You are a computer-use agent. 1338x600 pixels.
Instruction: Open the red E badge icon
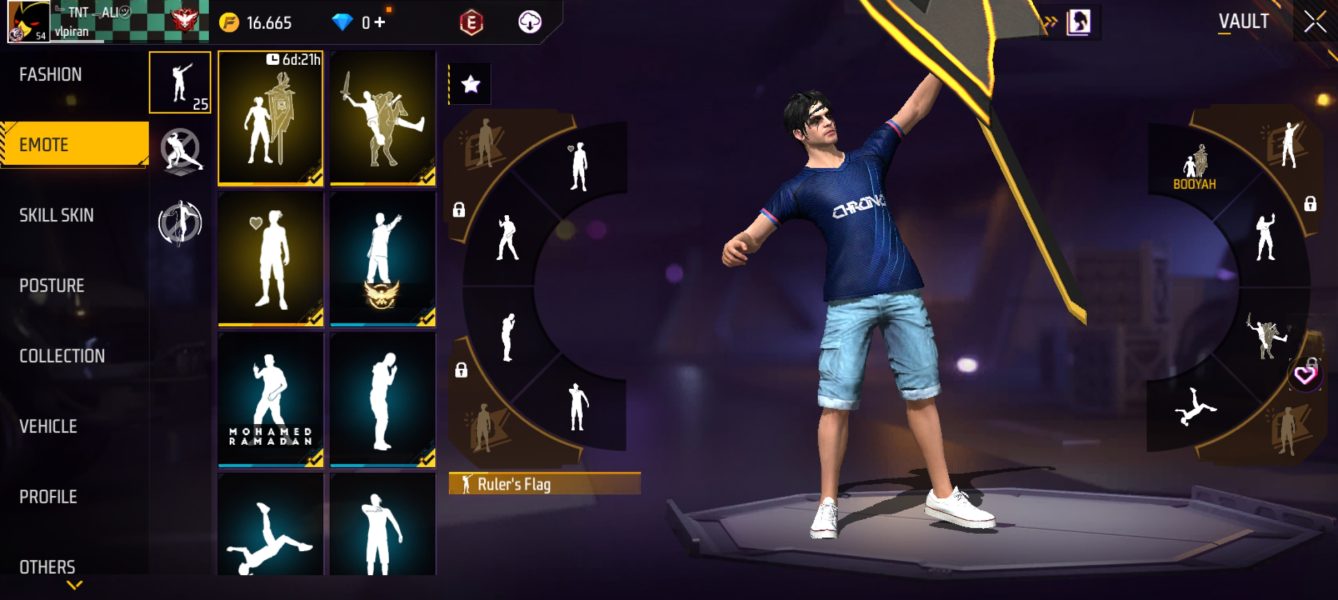(471, 22)
